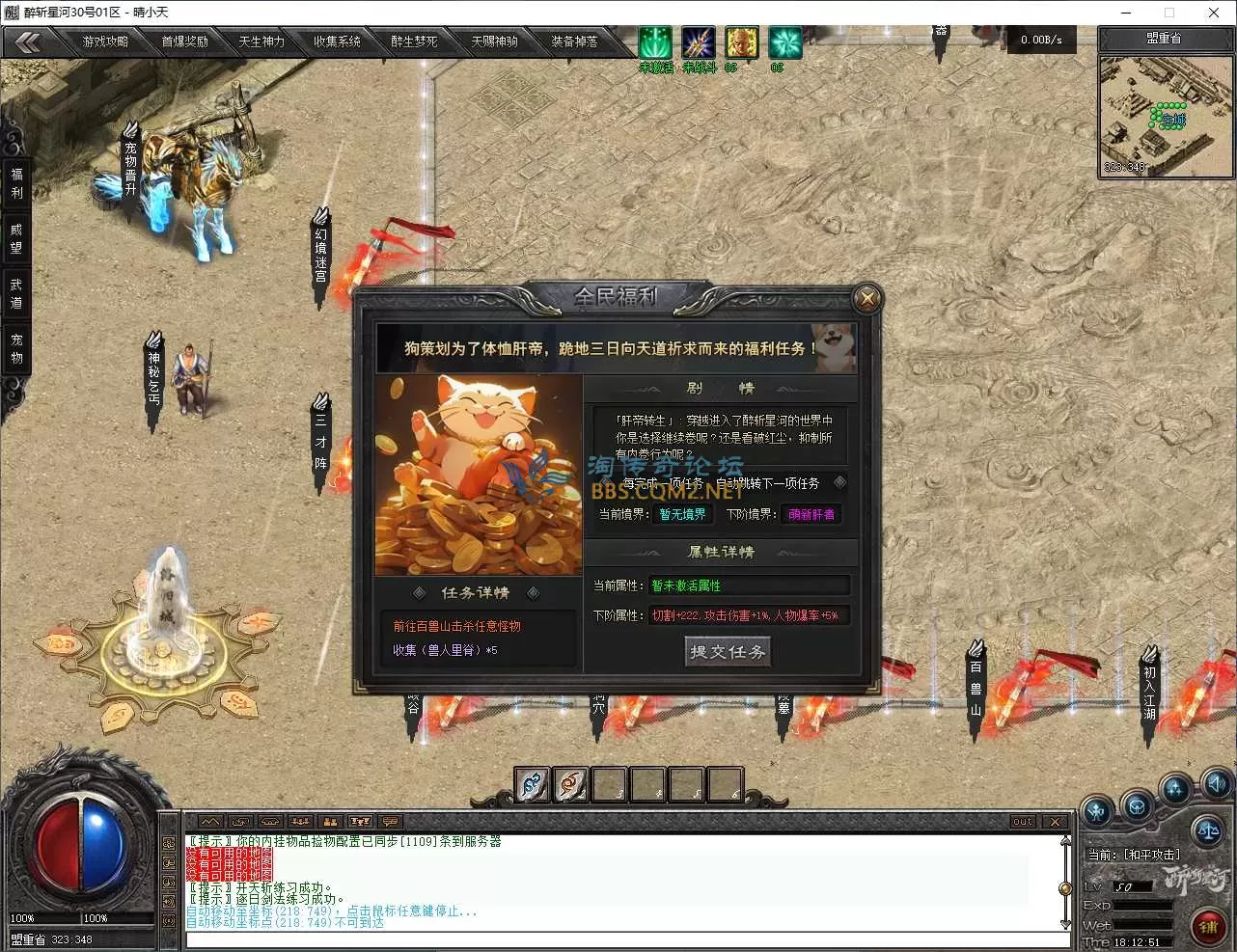Toggle the 当前境界 暂无境界 state button
Screen dimensions: 1237x952
click(x=683, y=514)
